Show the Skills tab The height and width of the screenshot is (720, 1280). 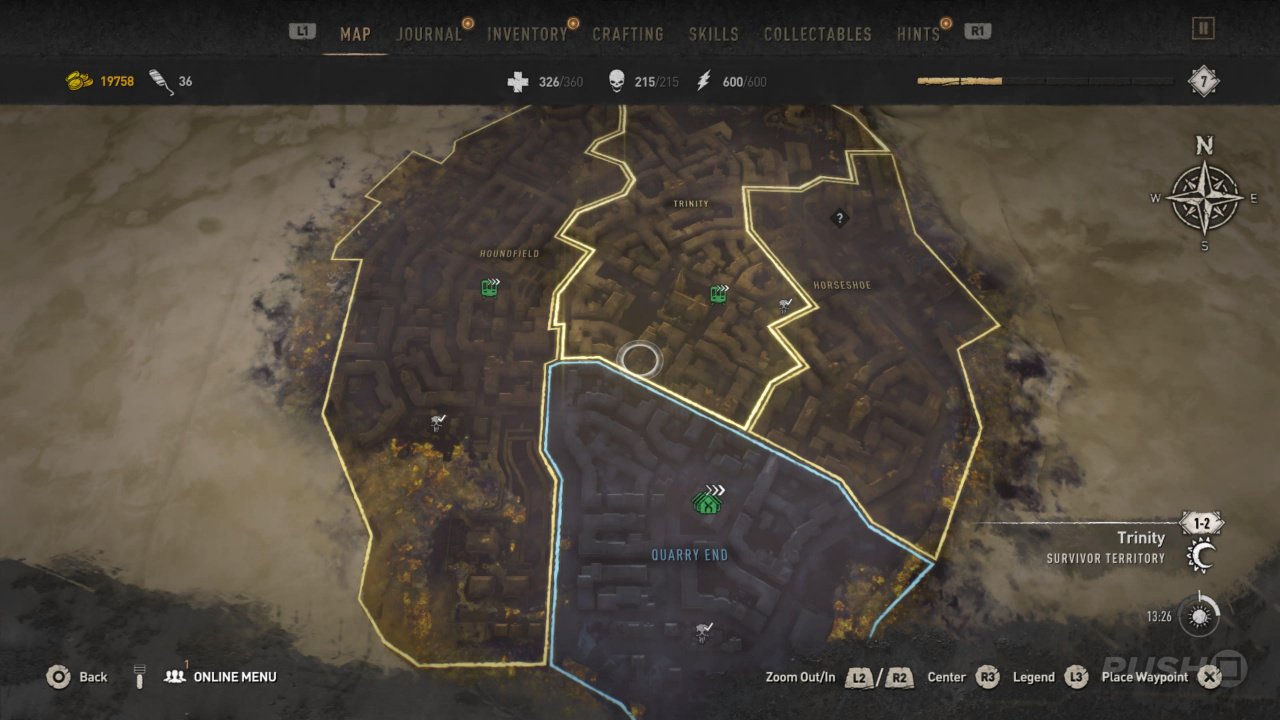coord(714,34)
